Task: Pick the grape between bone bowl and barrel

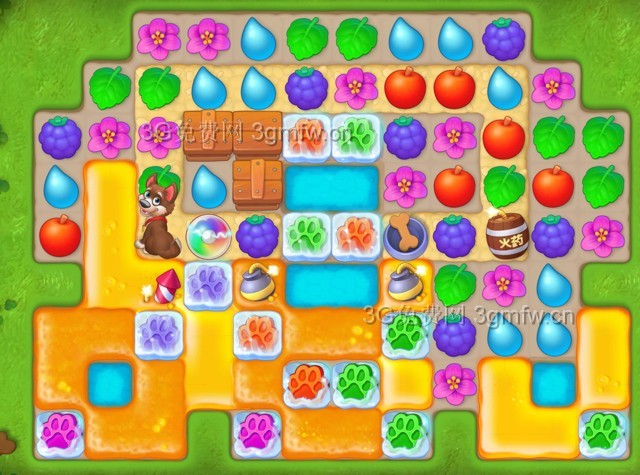Action: (455, 236)
